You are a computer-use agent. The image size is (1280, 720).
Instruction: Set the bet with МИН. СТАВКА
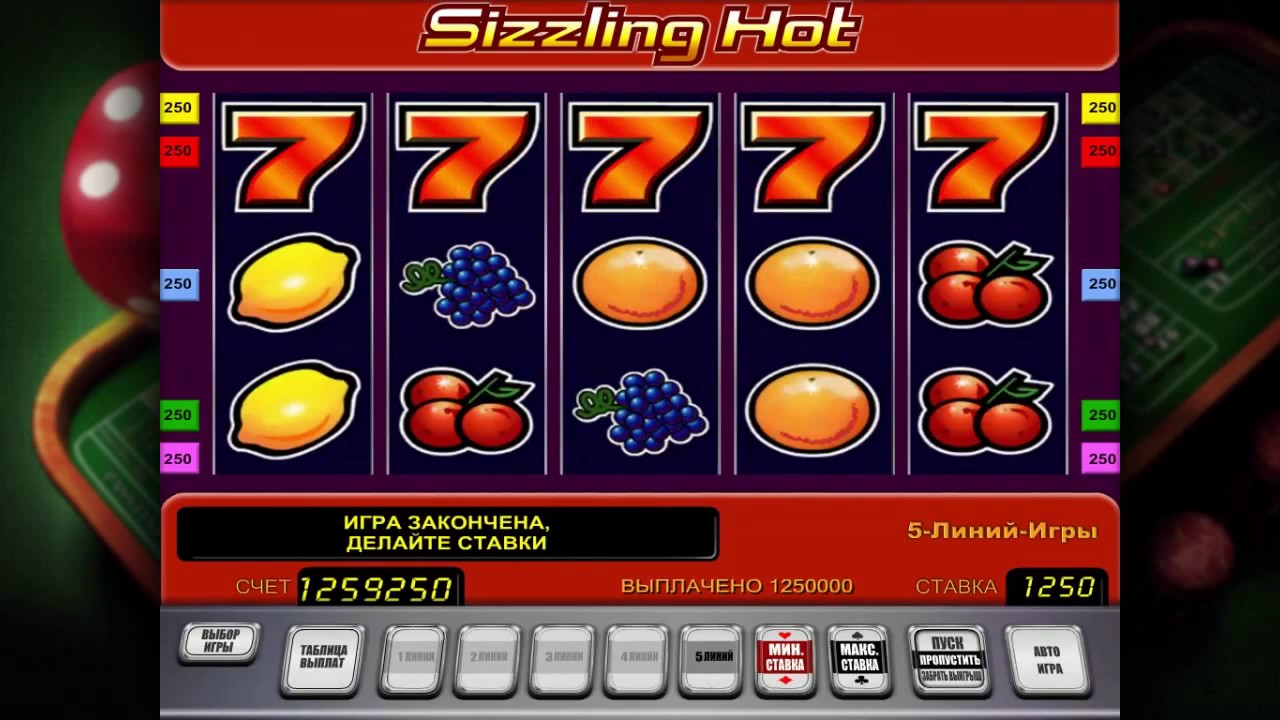point(786,658)
